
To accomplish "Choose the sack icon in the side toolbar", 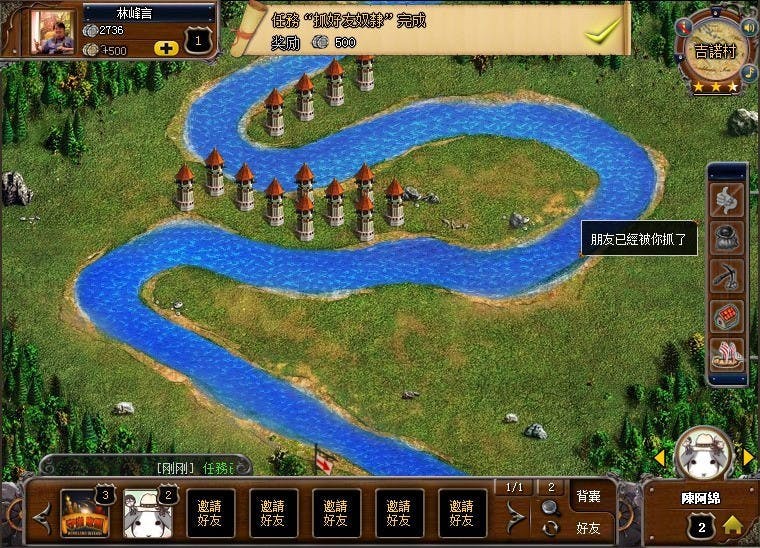I will coord(726,238).
